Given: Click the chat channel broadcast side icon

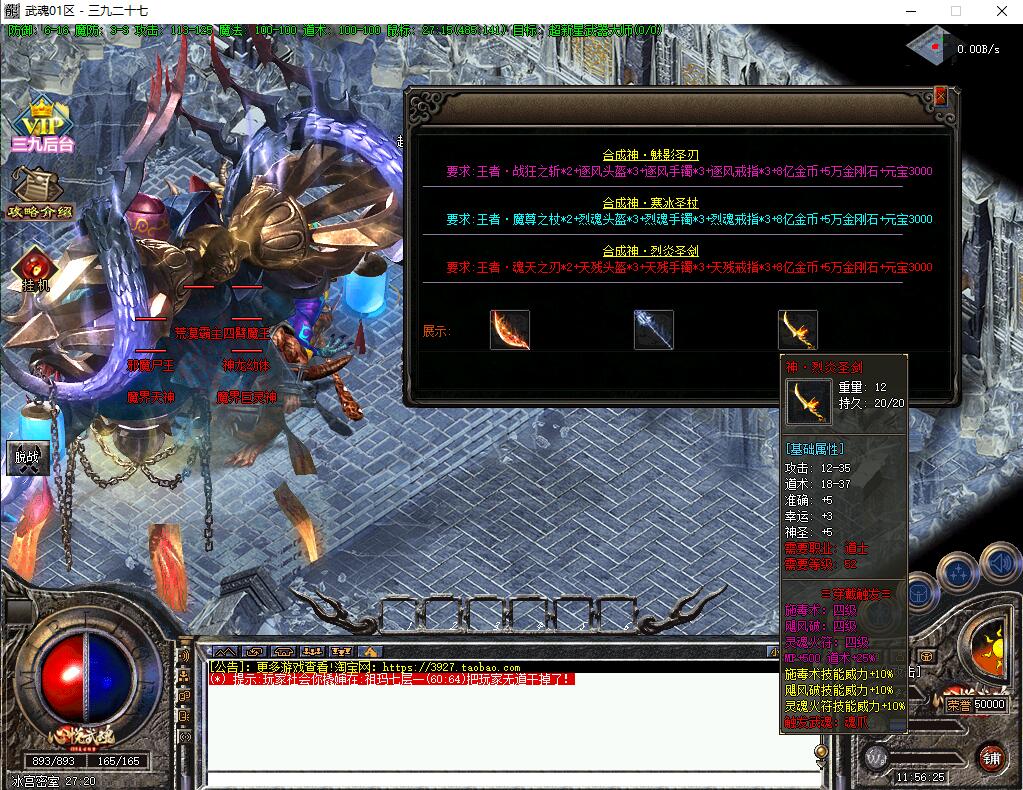Looking at the screenshot, I should tap(185, 655).
